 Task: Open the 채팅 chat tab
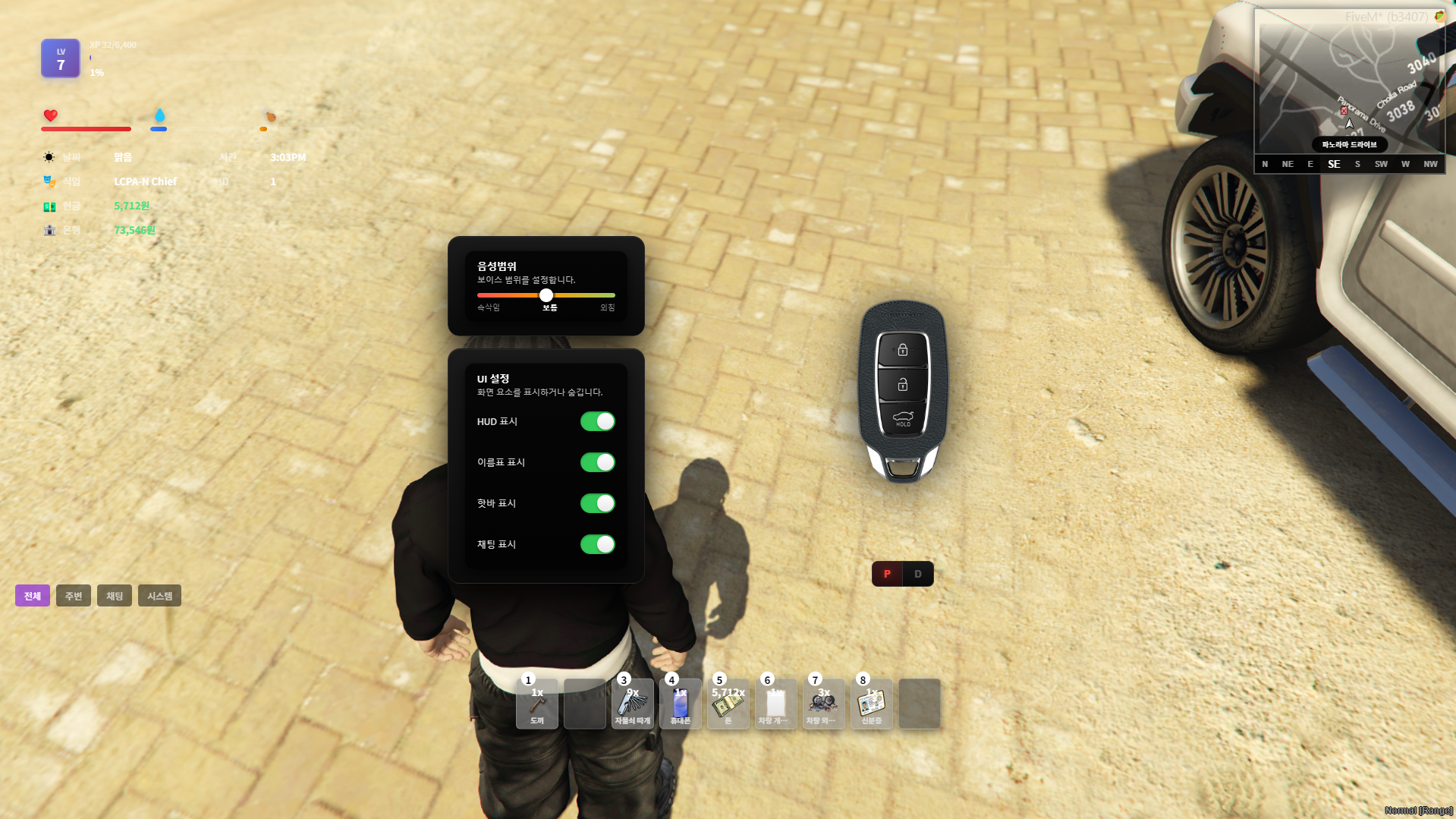point(115,596)
